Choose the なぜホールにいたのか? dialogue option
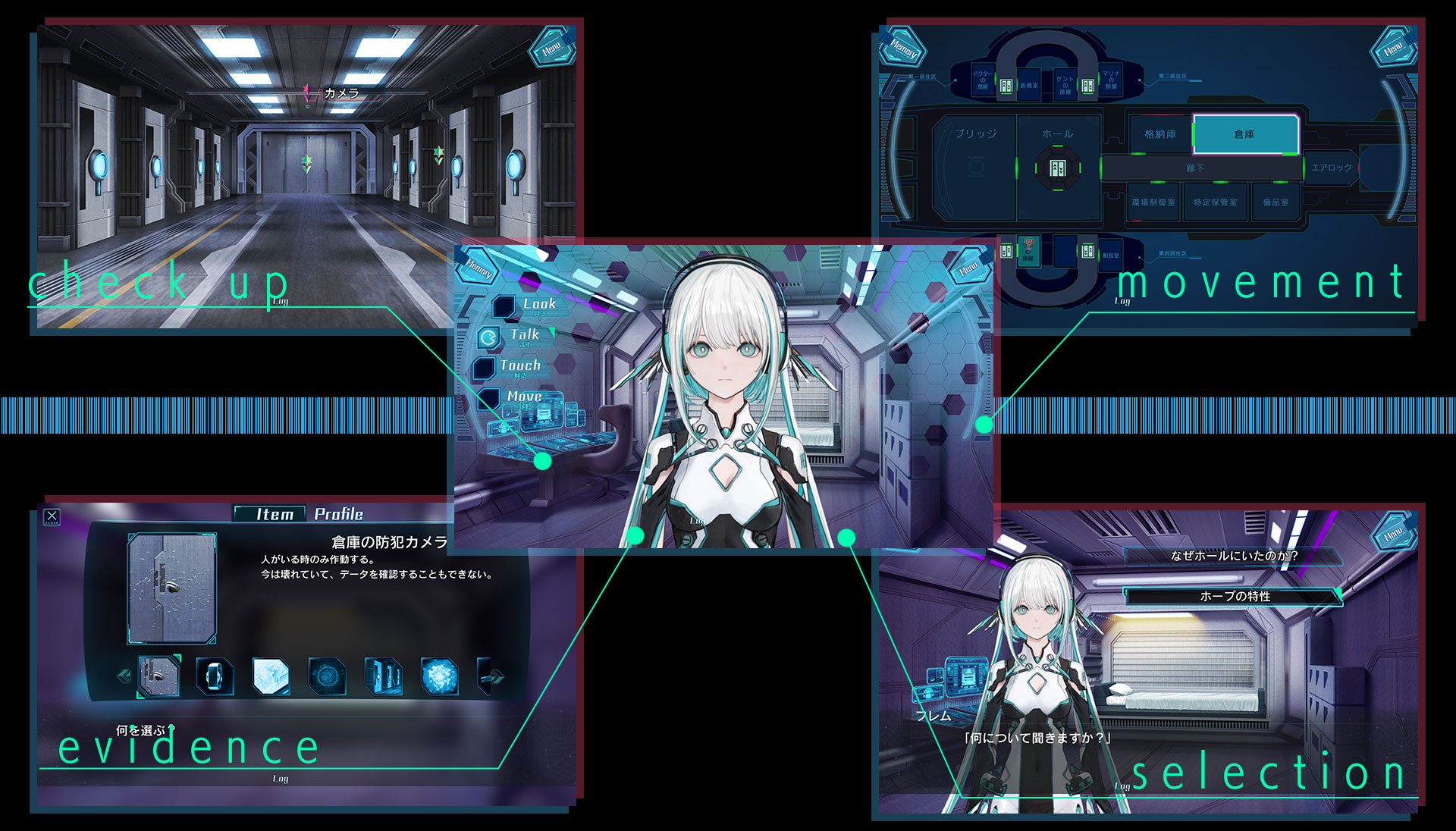The width and height of the screenshot is (1456, 831). (1233, 556)
